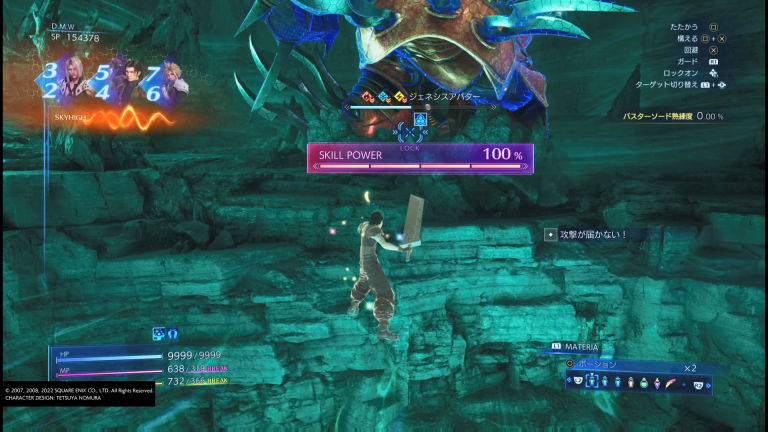The height and width of the screenshot is (432, 768).
Task: Select the highlighted Potion item slot
Action: pyautogui.click(x=594, y=383)
